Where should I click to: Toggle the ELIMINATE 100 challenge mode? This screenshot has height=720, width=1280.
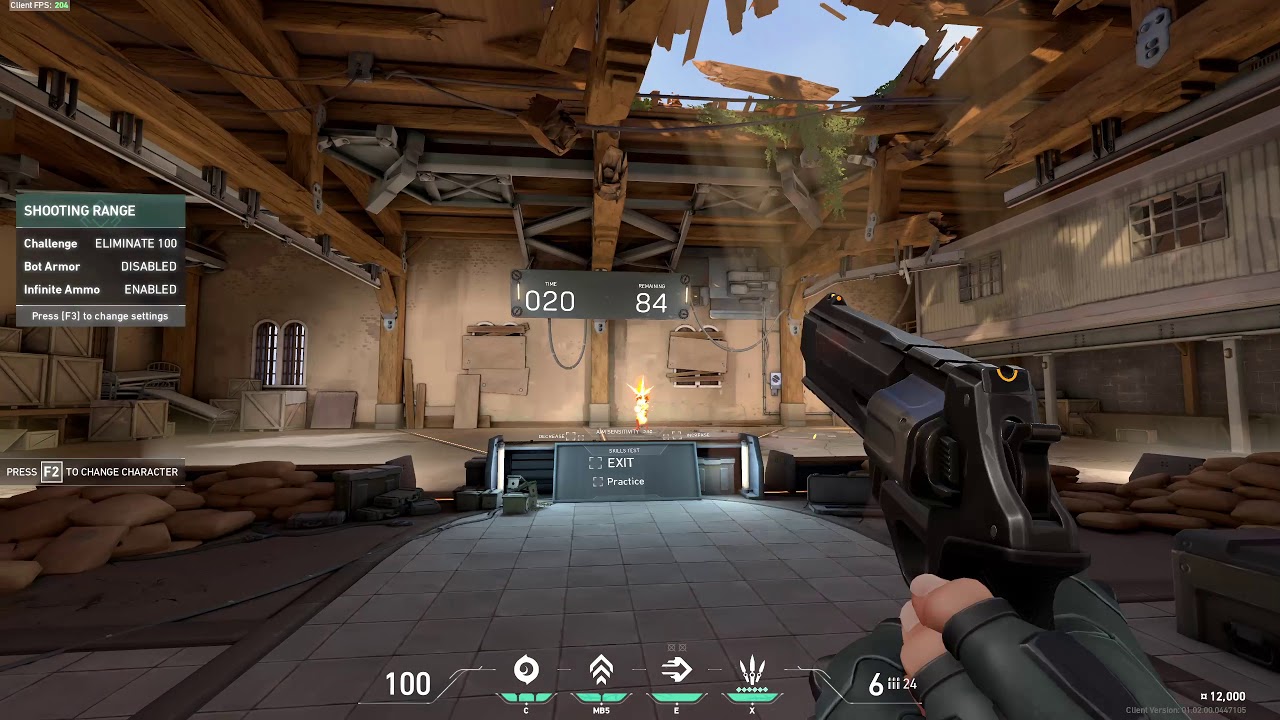click(135, 243)
